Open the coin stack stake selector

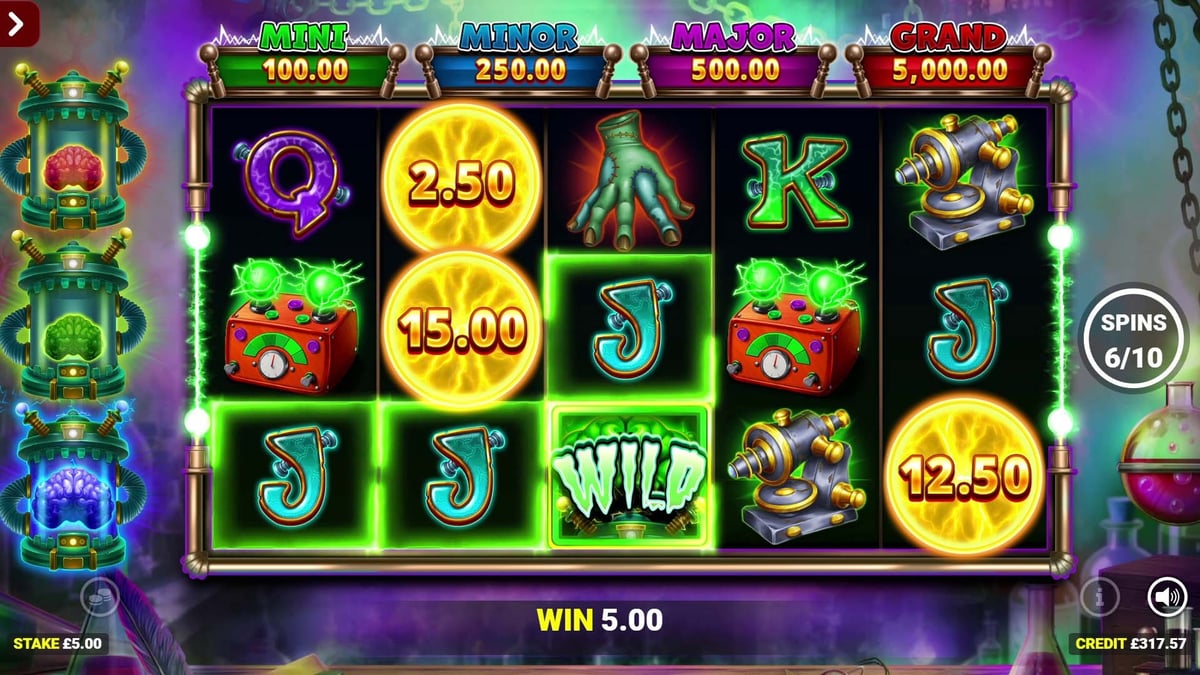coord(100,597)
